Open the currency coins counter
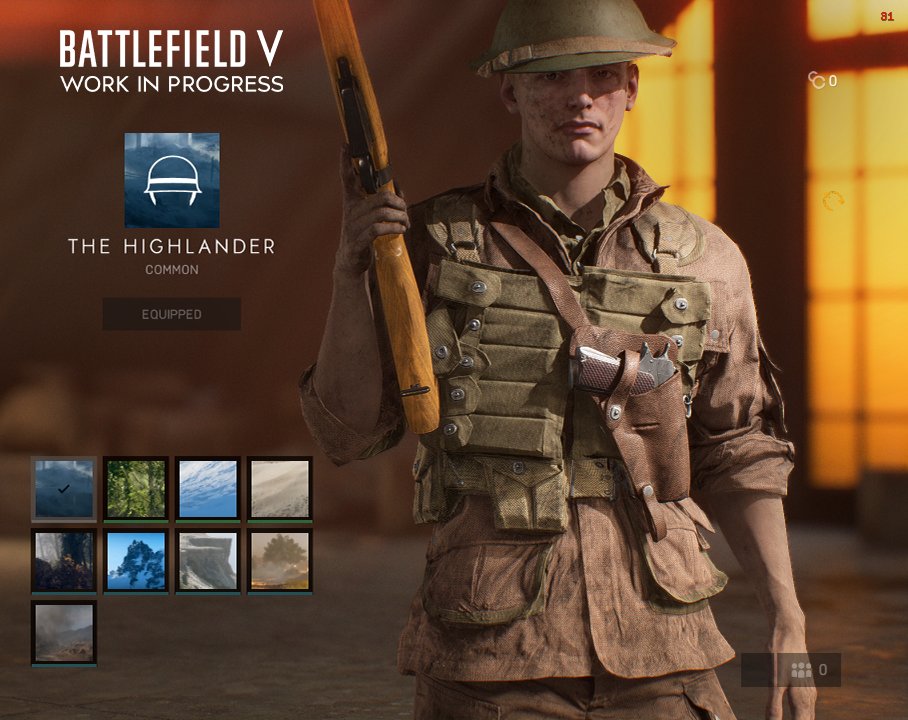The width and height of the screenshot is (908, 720). 823,81
